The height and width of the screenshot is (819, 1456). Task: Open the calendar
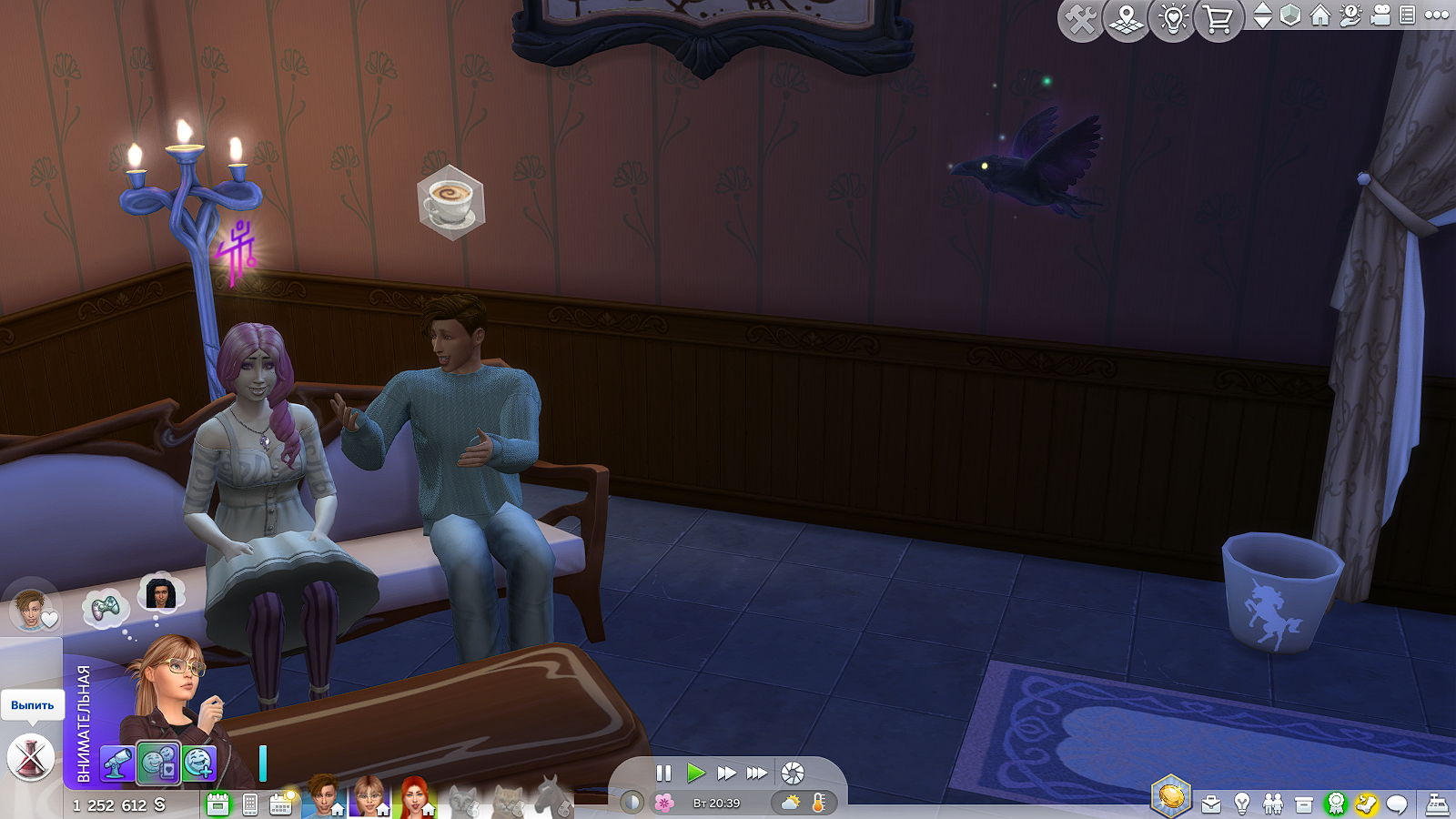[280, 804]
